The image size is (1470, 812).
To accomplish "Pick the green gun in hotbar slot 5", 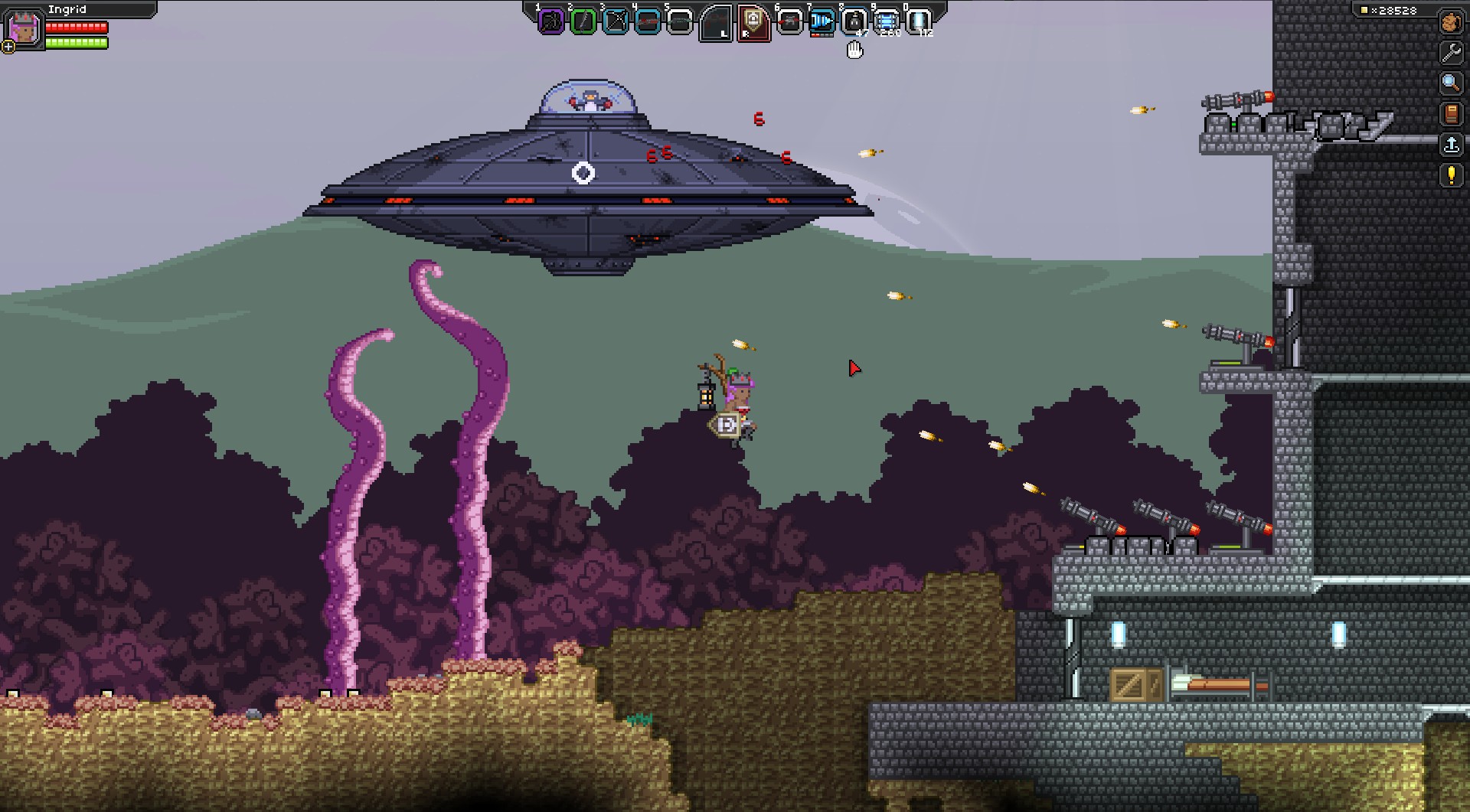I will coord(680,21).
